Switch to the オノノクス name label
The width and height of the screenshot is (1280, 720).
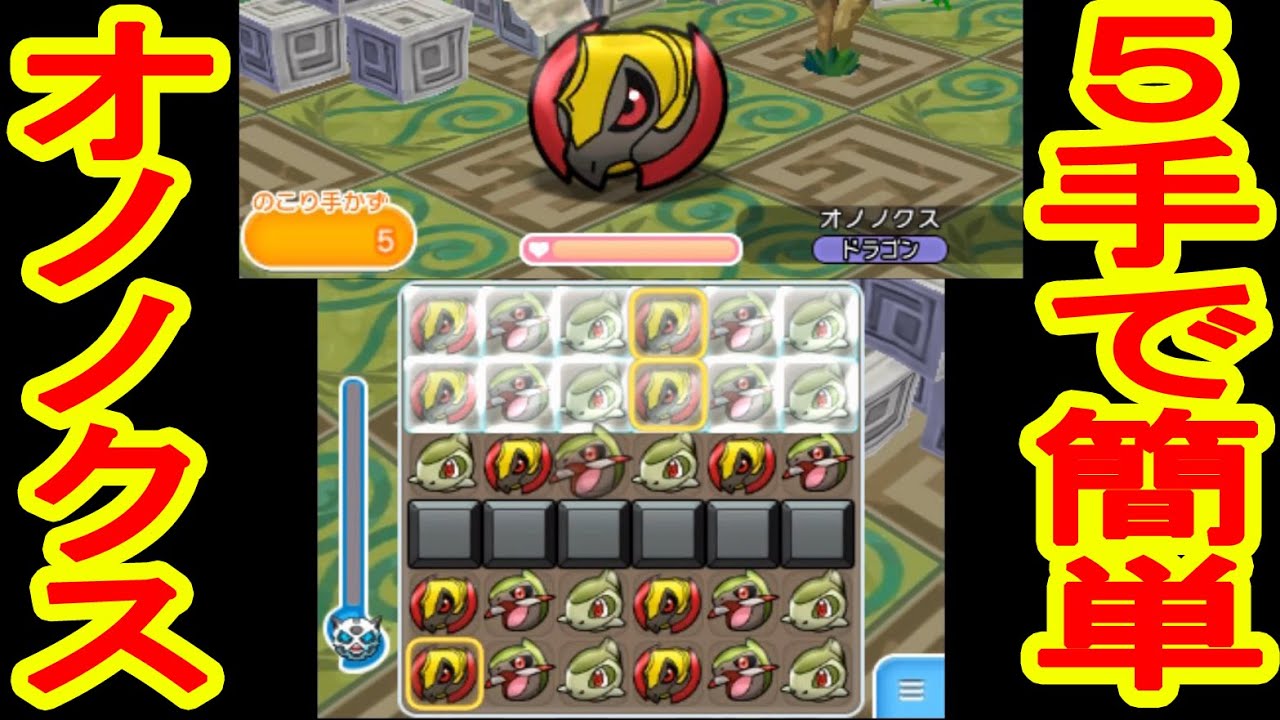point(880,215)
